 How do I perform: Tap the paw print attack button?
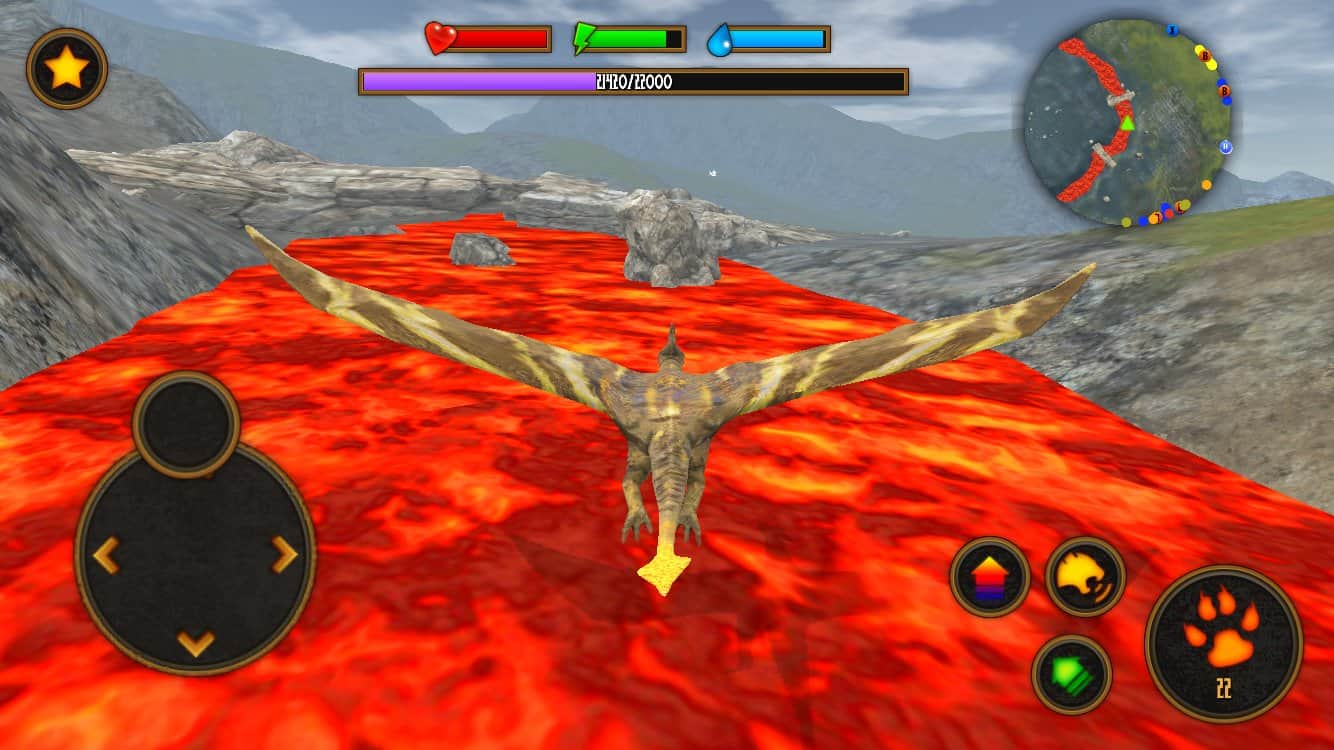[x=1223, y=643]
